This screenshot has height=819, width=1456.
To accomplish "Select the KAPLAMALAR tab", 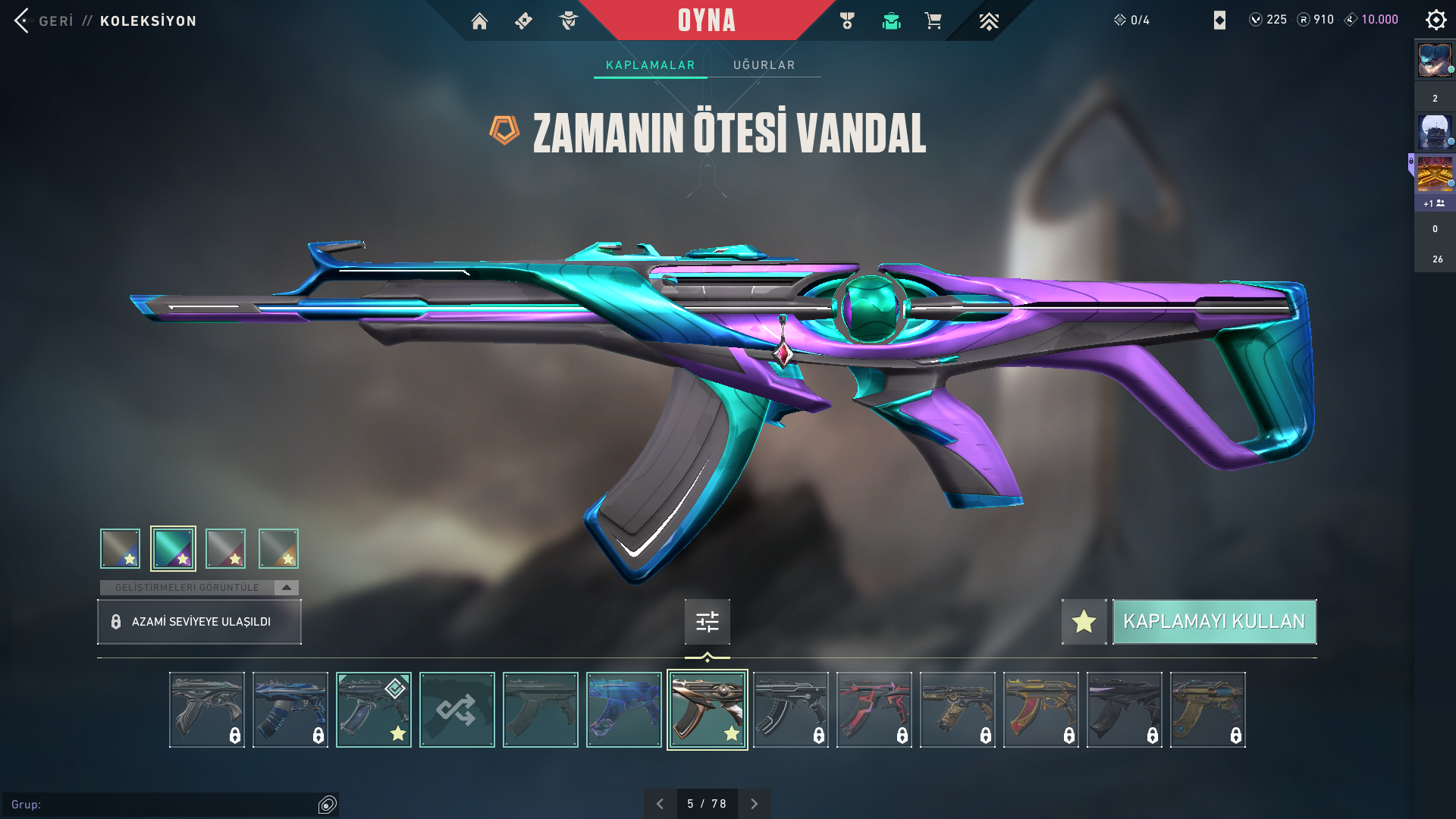I will pos(650,65).
